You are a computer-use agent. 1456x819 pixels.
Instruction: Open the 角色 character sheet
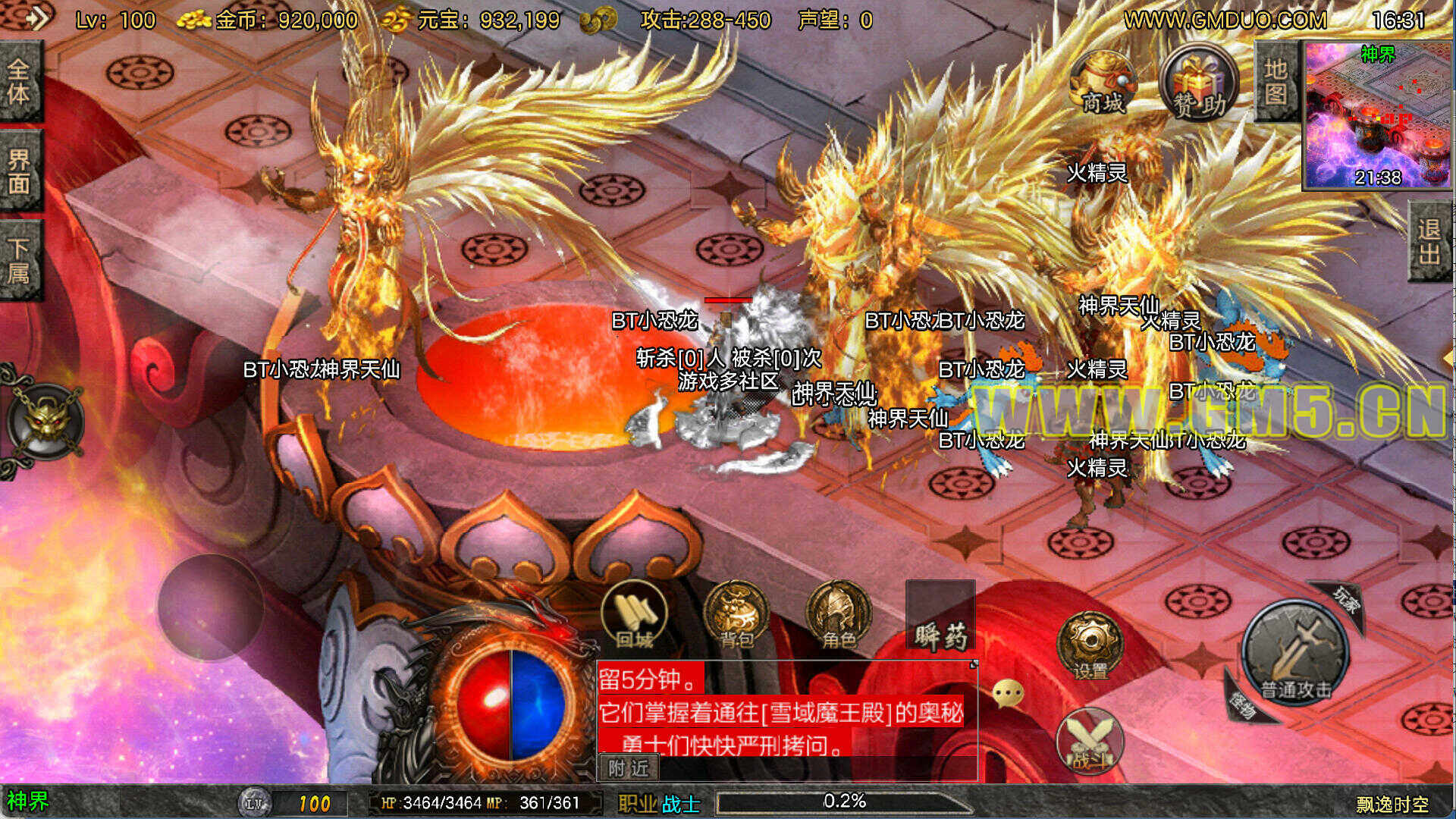click(x=838, y=616)
